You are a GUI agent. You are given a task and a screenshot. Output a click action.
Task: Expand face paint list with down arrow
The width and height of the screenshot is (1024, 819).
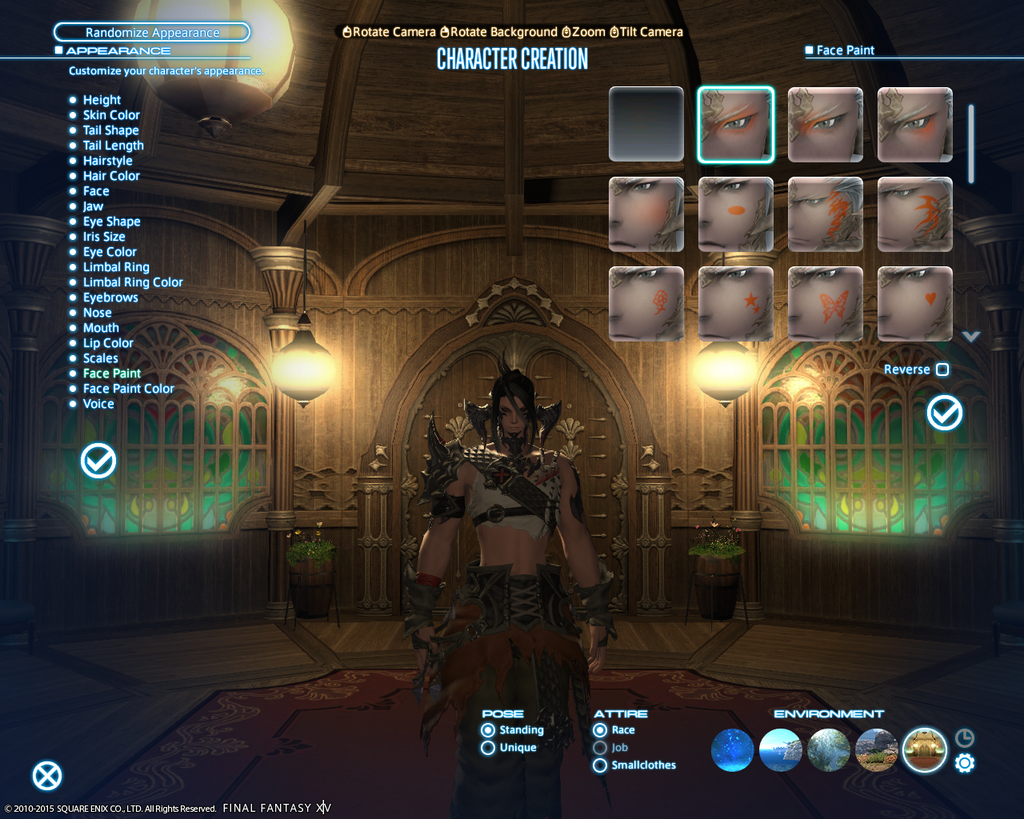971,337
